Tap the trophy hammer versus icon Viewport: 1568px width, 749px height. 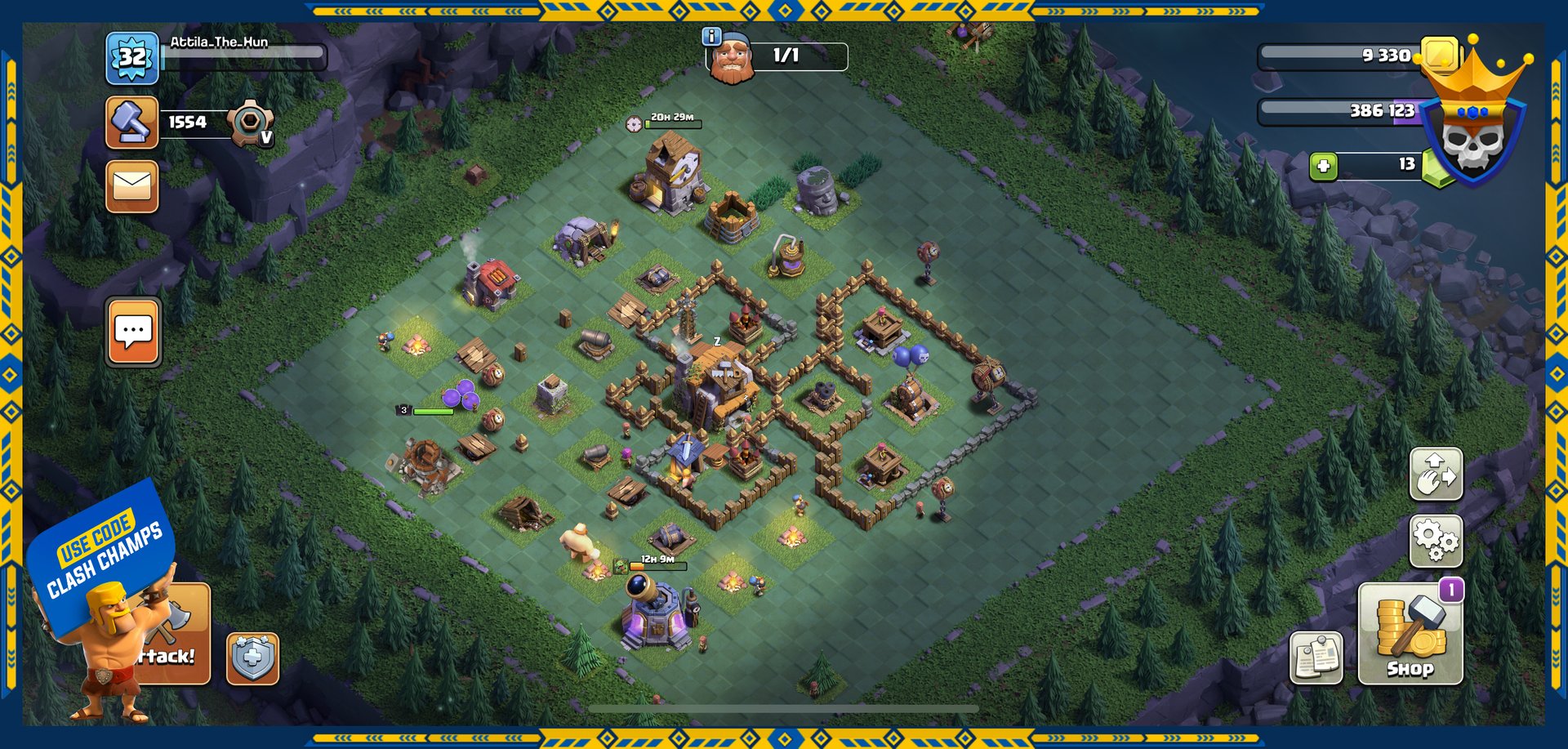click(131, 123)
